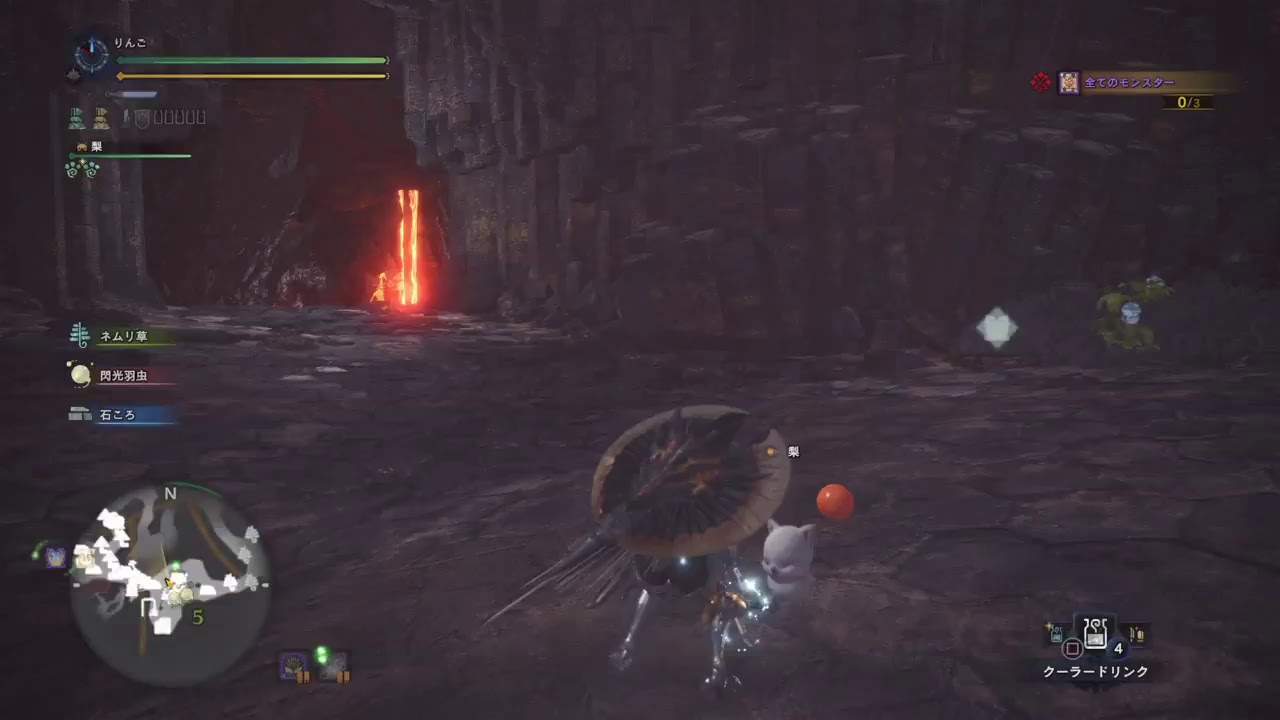Select the green armor buff icon

(76, 118)
